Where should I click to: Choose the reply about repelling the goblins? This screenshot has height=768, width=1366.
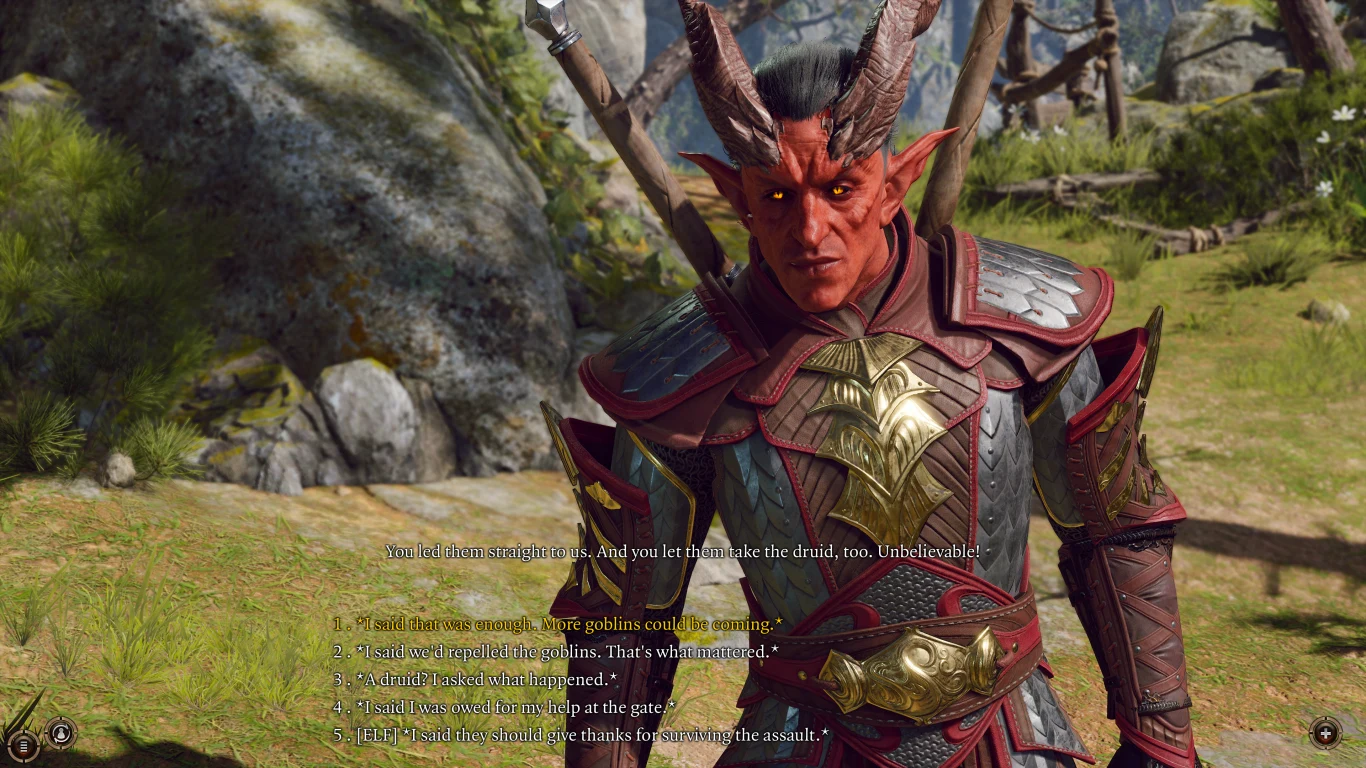[557, 651]
